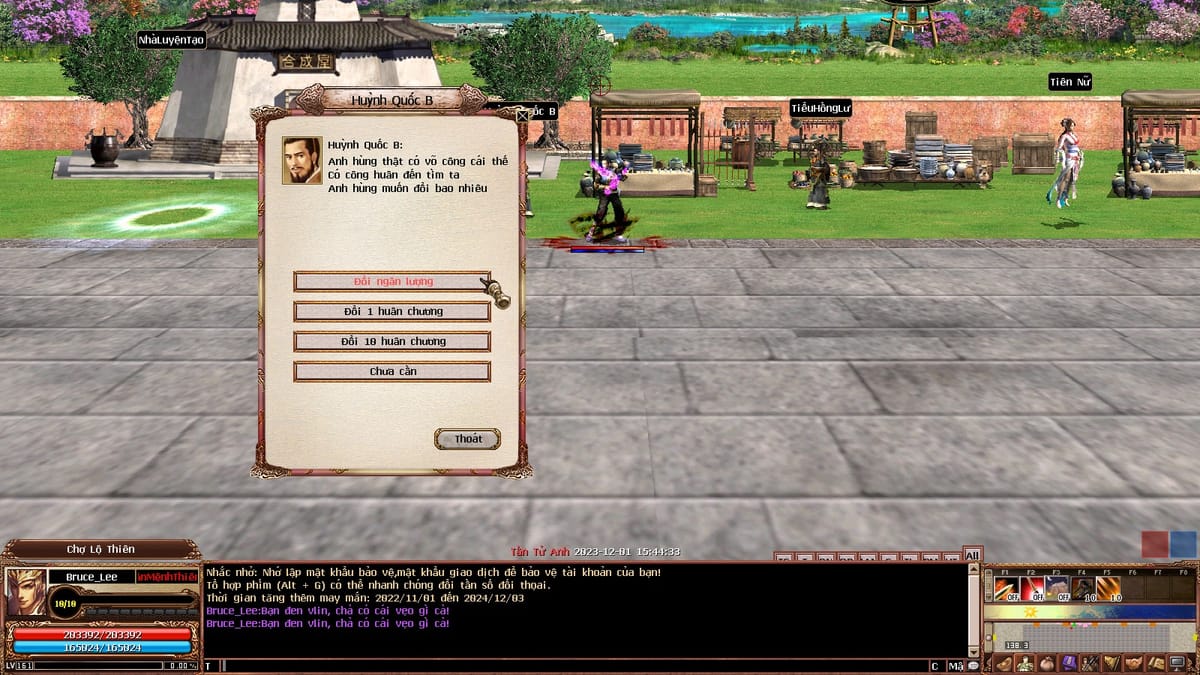Use the F2 red slash skill
This screenshot has width=1200, height=675.
point(1030,588)
